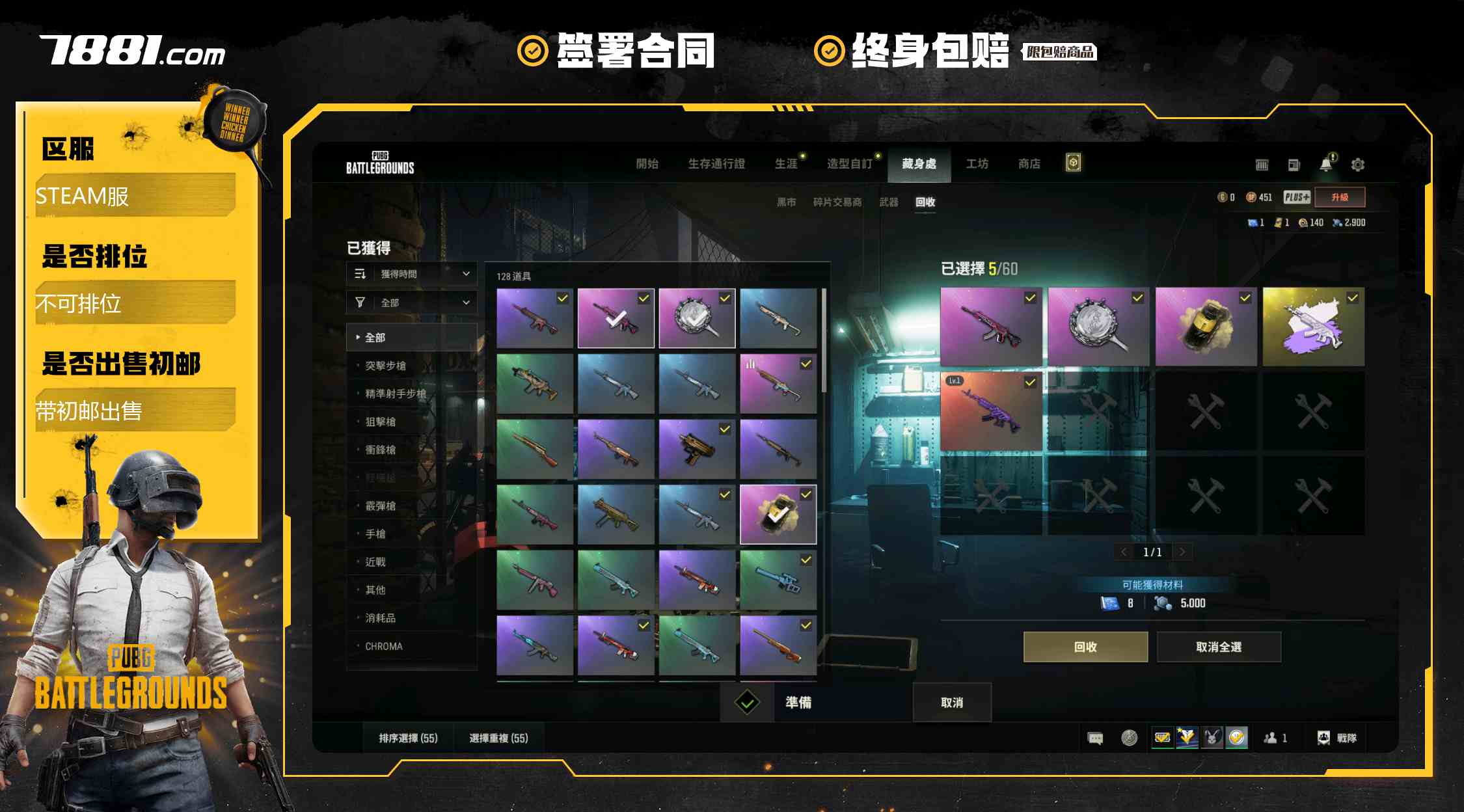Image resolution: width=1464 pixels, height=812 pixels.
Task: Deselect all with 取消全選
Action: pos(1218,647)
